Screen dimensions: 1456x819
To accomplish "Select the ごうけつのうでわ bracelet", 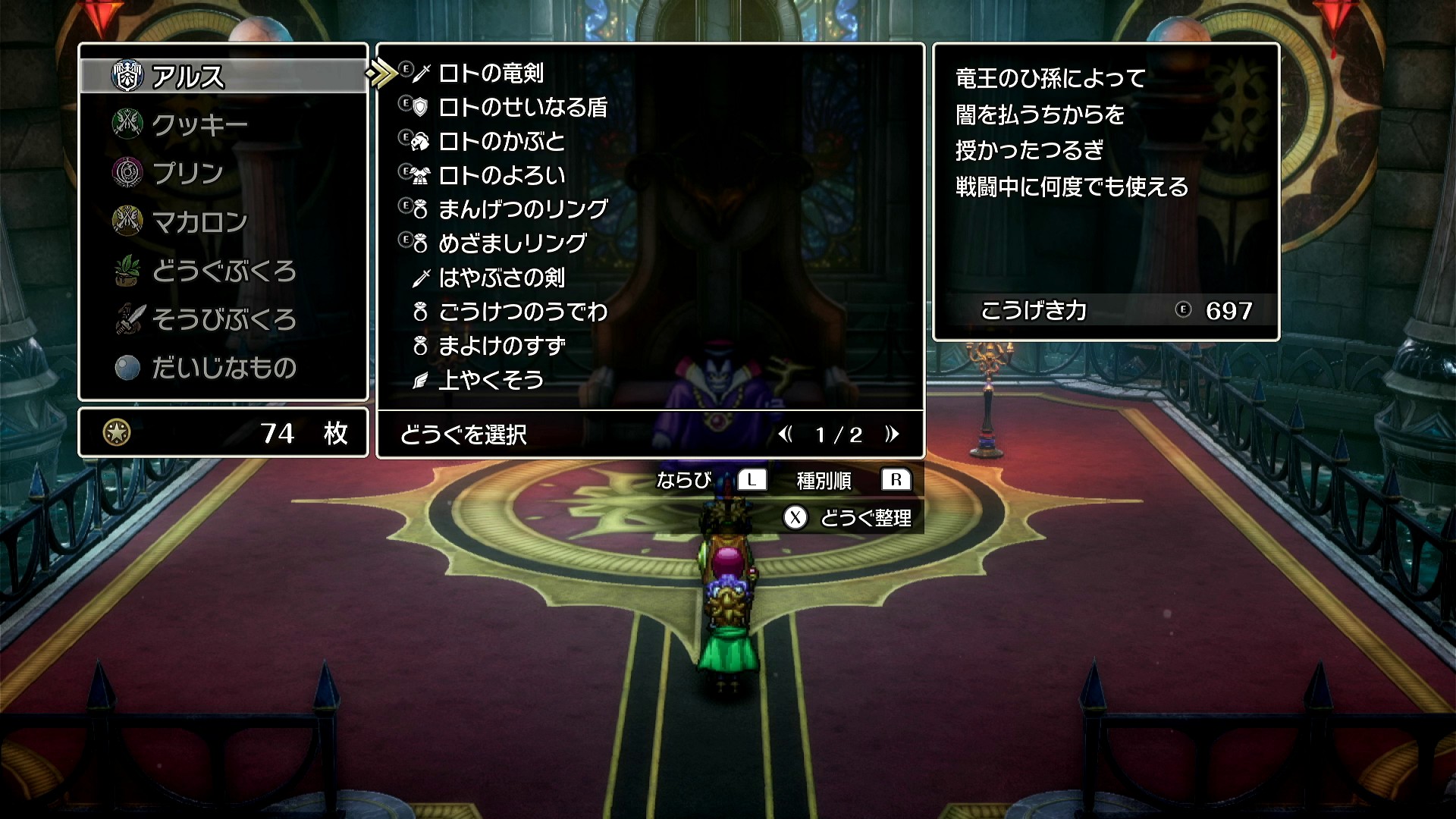I will pos(522,311).
